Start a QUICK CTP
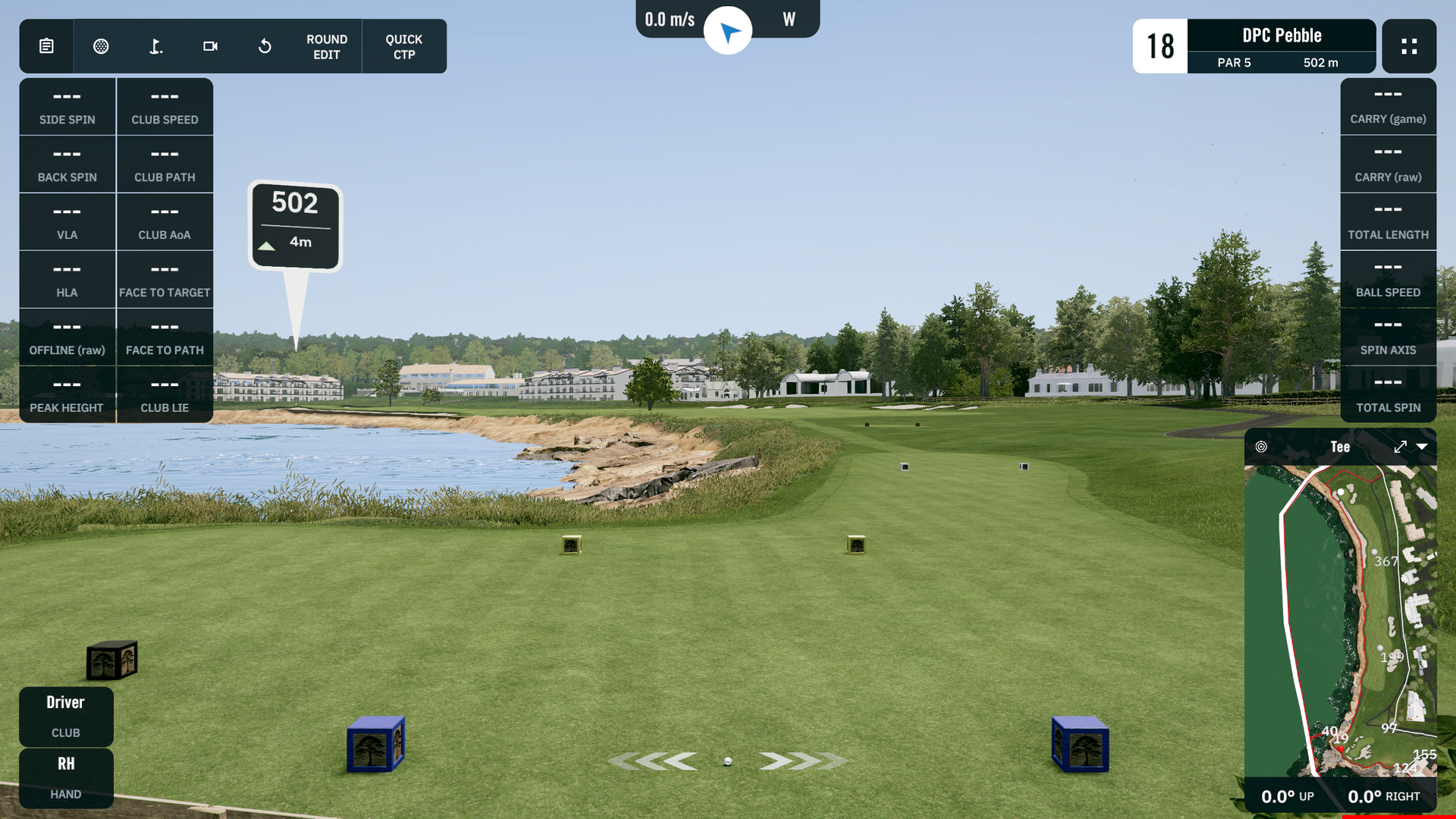Viewport: 1456px width, 819px height. [404, 46]
